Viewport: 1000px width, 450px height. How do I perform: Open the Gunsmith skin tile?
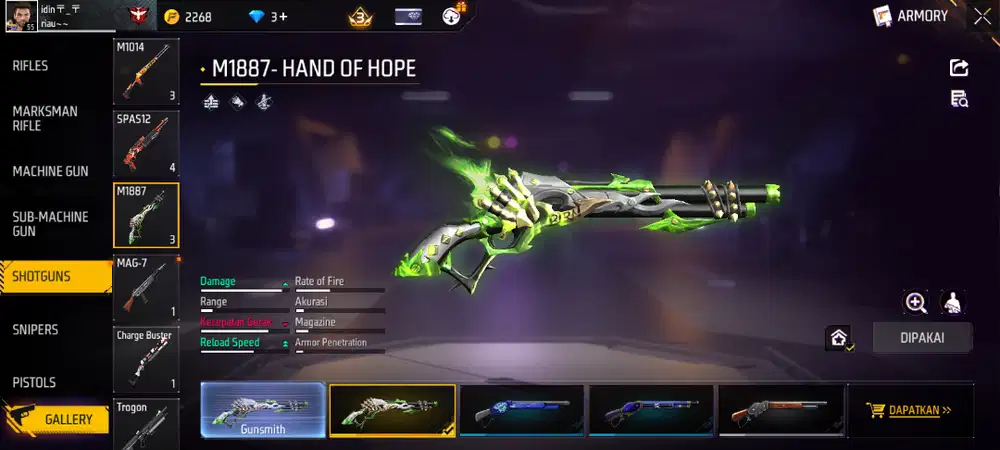pyautogui.click(x=263, y=410)
